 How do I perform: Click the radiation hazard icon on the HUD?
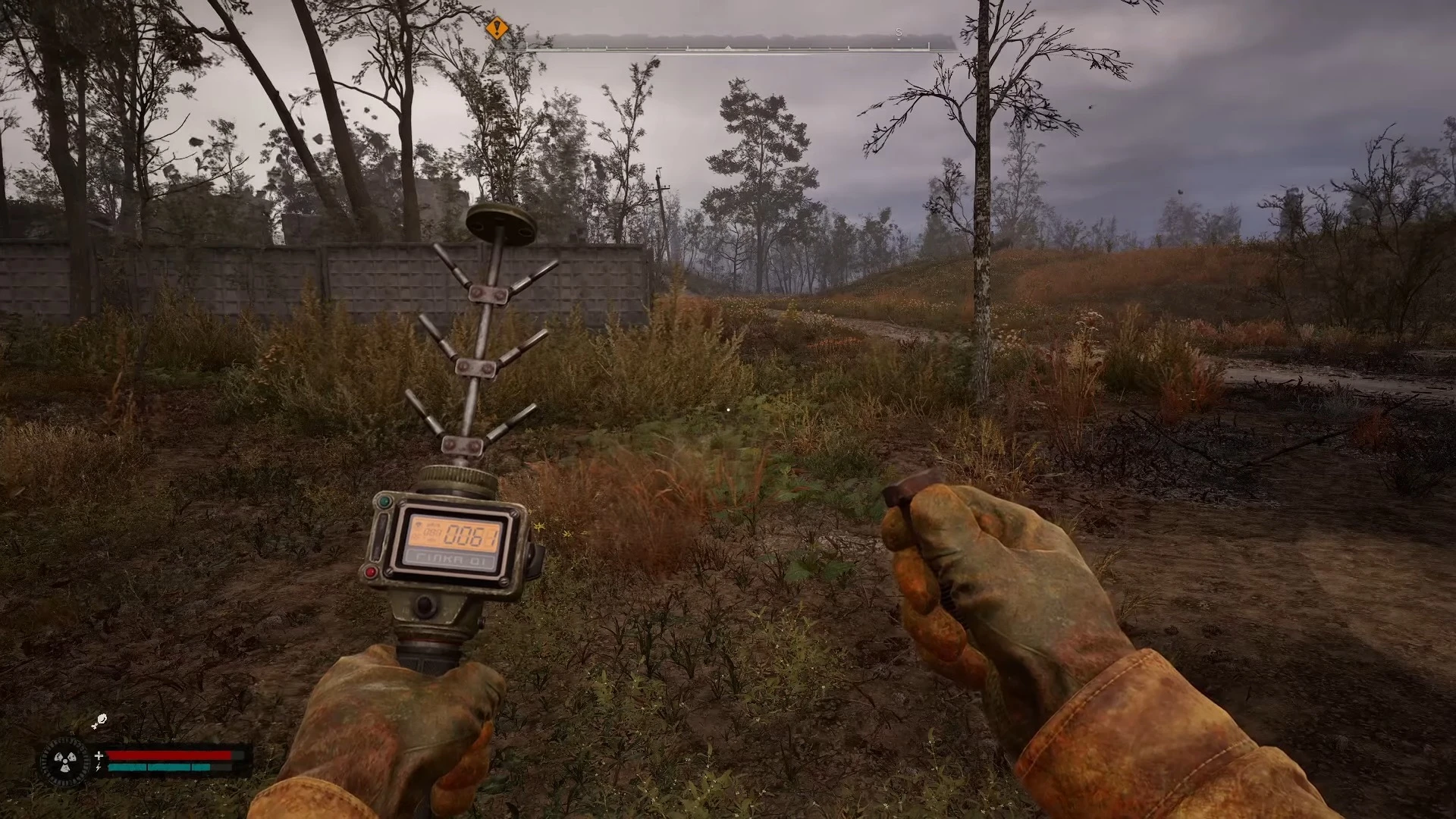65,761
